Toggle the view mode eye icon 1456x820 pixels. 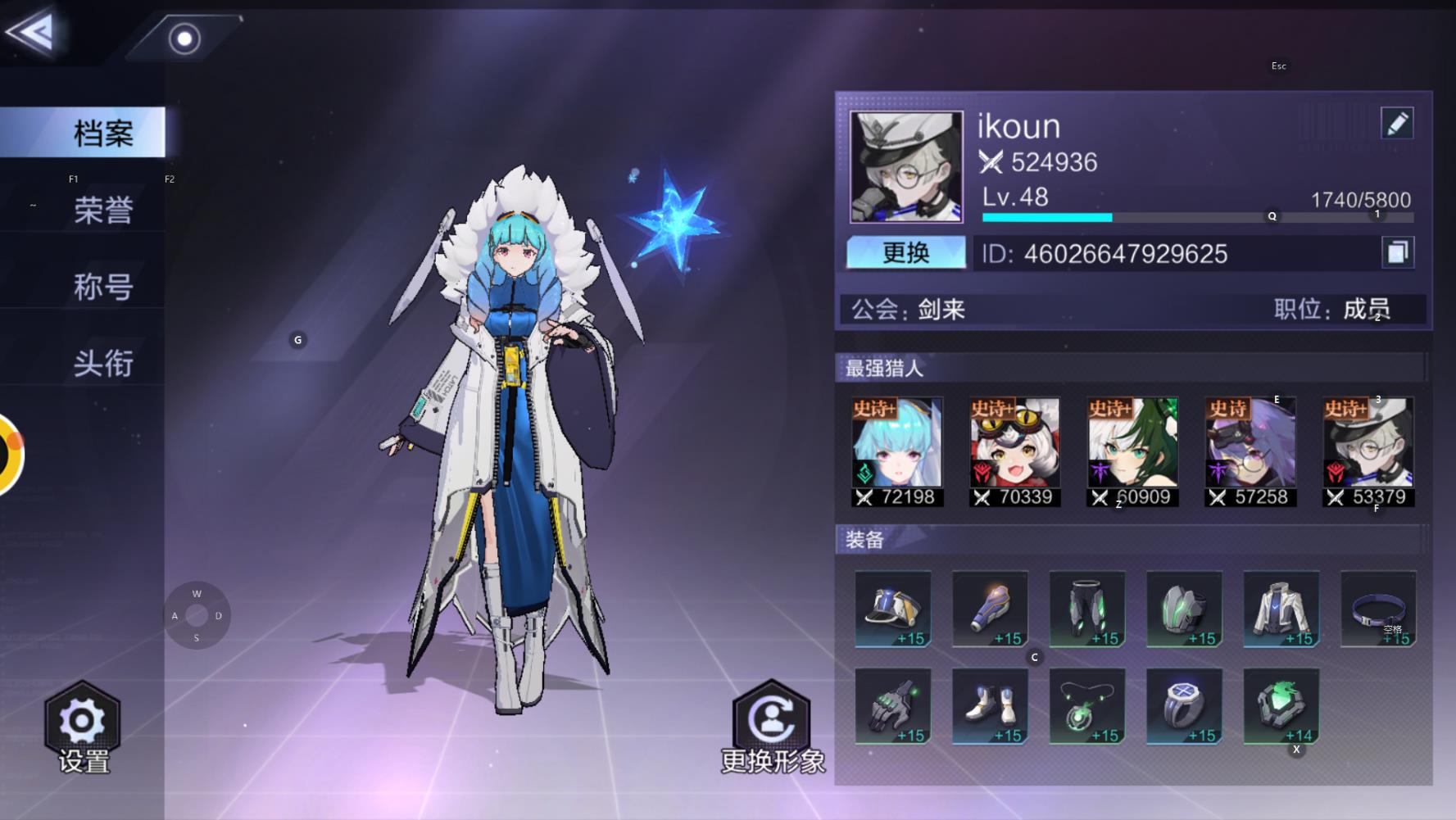pyautogui.click(x=184, y=39)
